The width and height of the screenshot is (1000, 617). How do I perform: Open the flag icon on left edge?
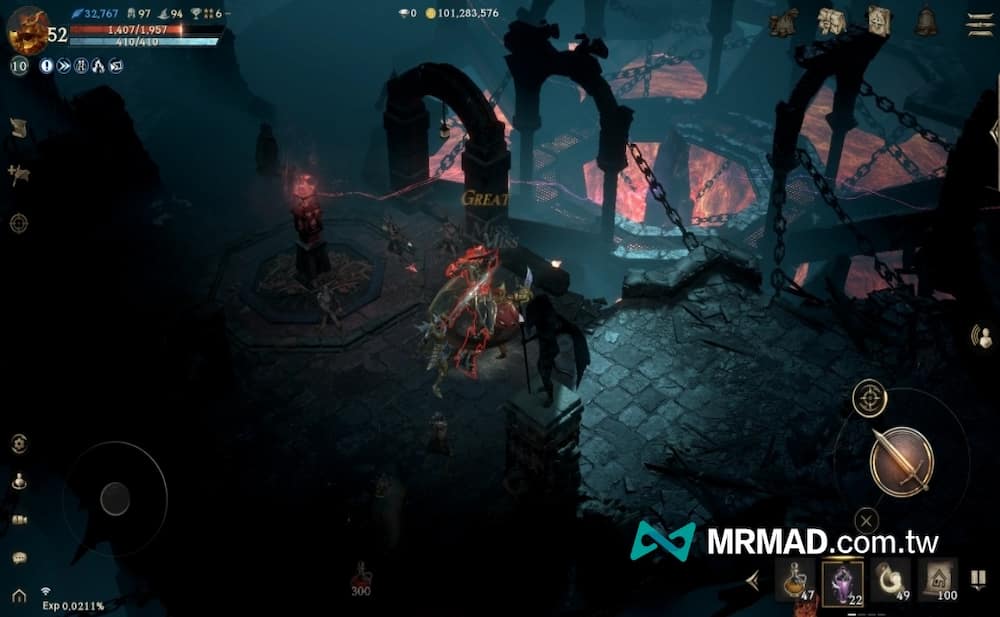[18, 174]
